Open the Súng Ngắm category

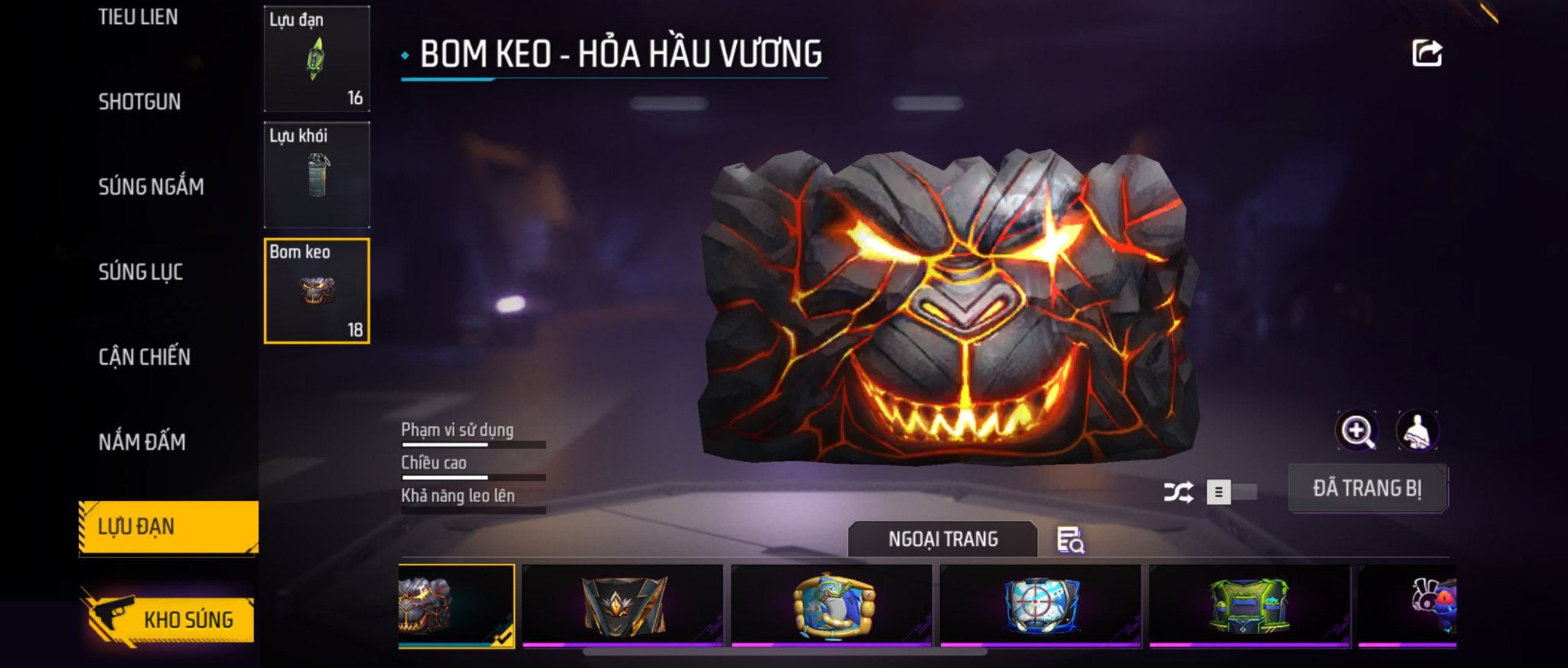click(151, 187)
